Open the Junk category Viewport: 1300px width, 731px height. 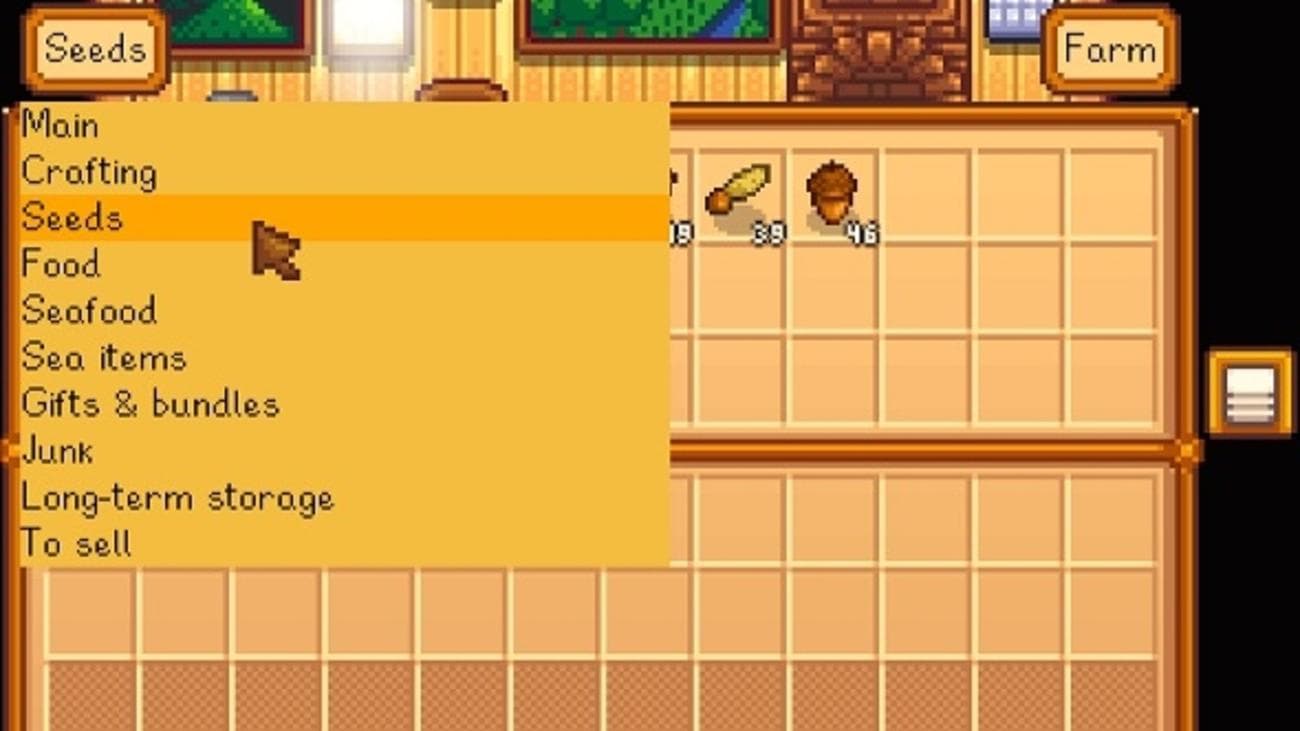pyautogui.click(x=57, y=450)
